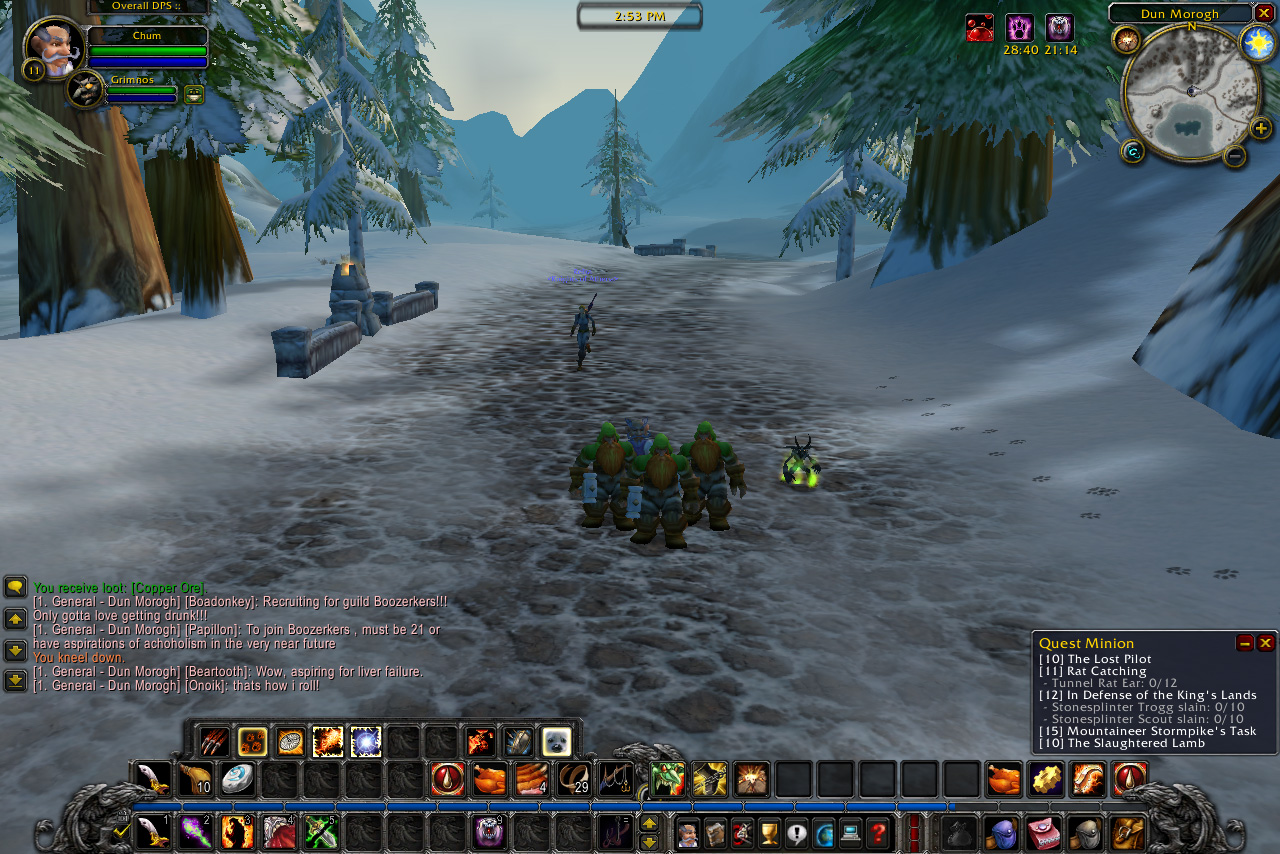The height and width of the screenshot is (854, 1280).
Task: Click the day/night sun indicator on the minimap
Action: (1257, 42)
